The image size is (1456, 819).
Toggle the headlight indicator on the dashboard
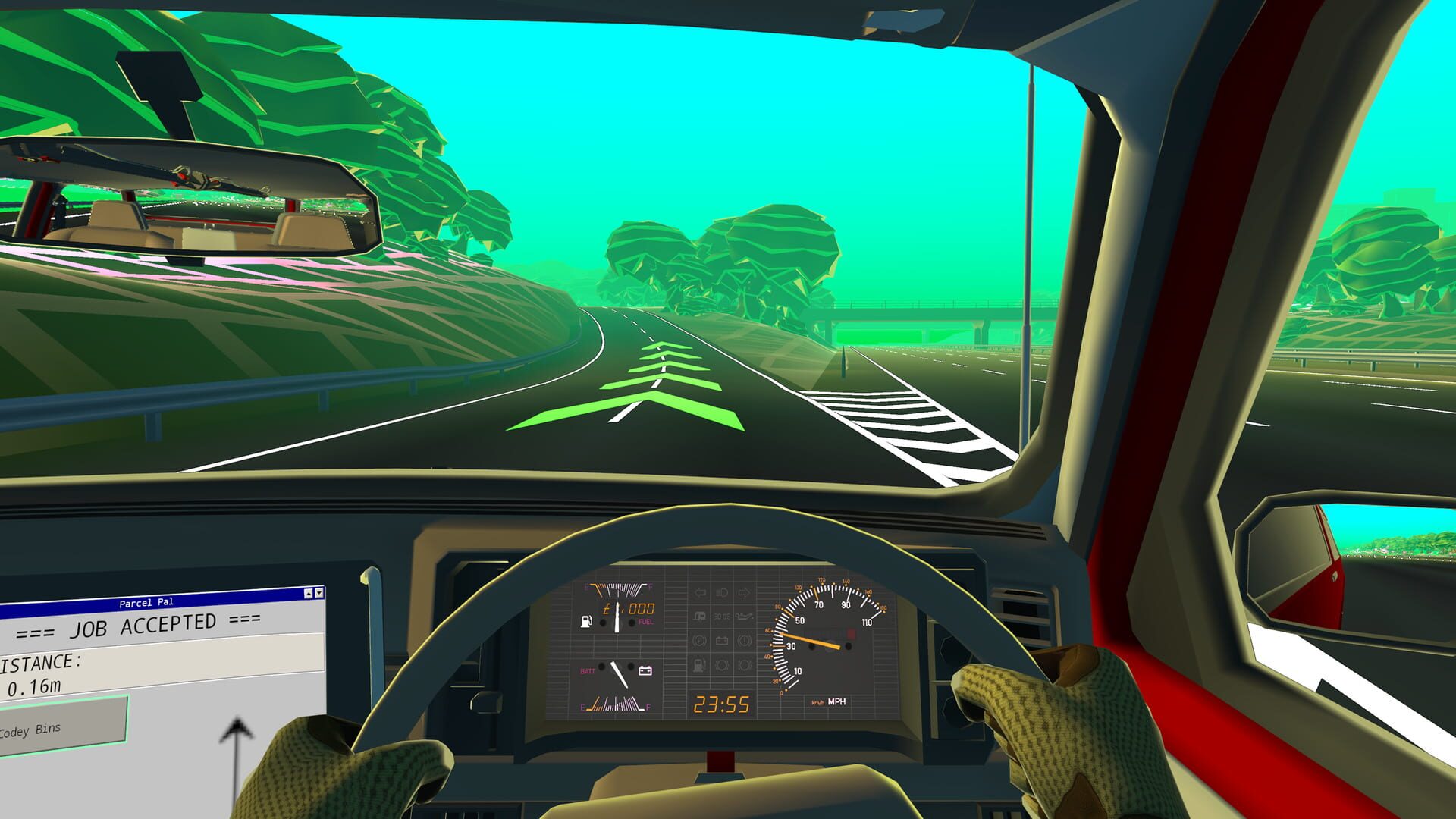(723, 592)
